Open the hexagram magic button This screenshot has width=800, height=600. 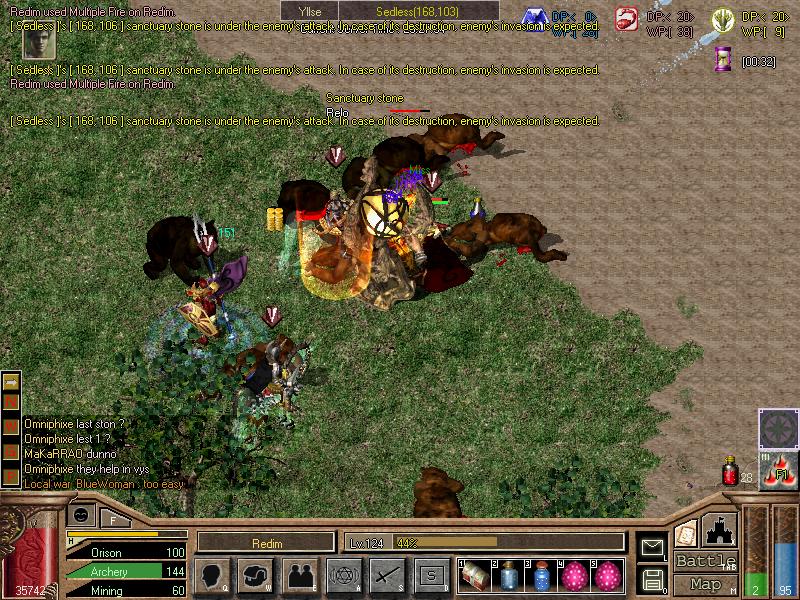pyautogui.click(x=343, y=576)
